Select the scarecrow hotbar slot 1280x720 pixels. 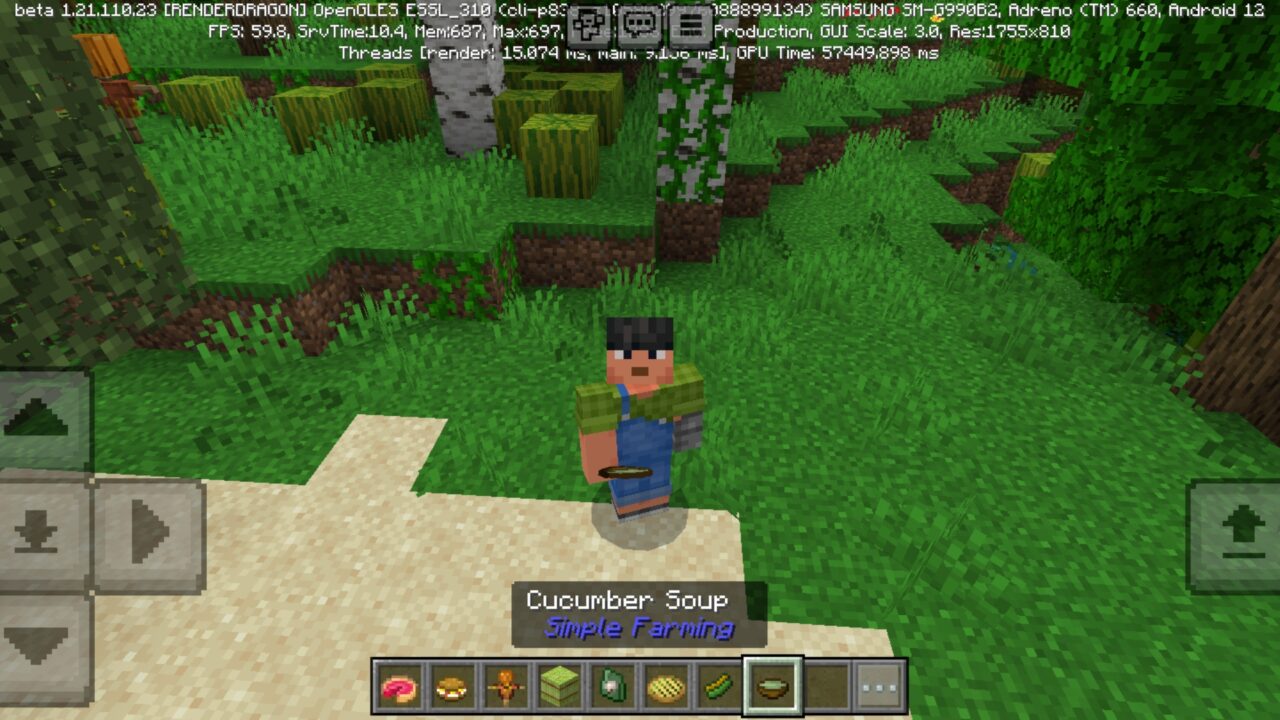click(x=506, y=687)
